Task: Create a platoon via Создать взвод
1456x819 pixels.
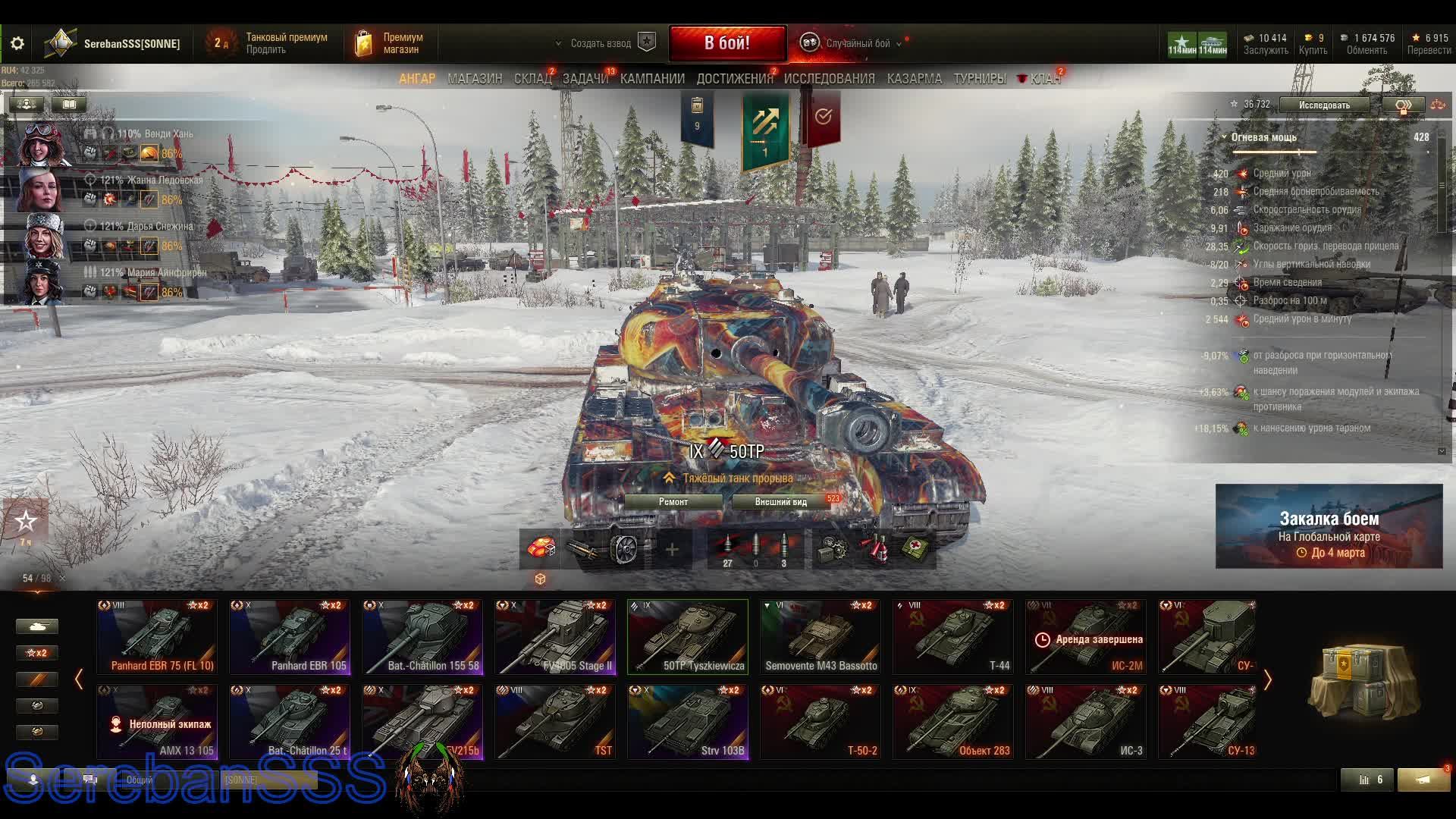Action: 601,43
